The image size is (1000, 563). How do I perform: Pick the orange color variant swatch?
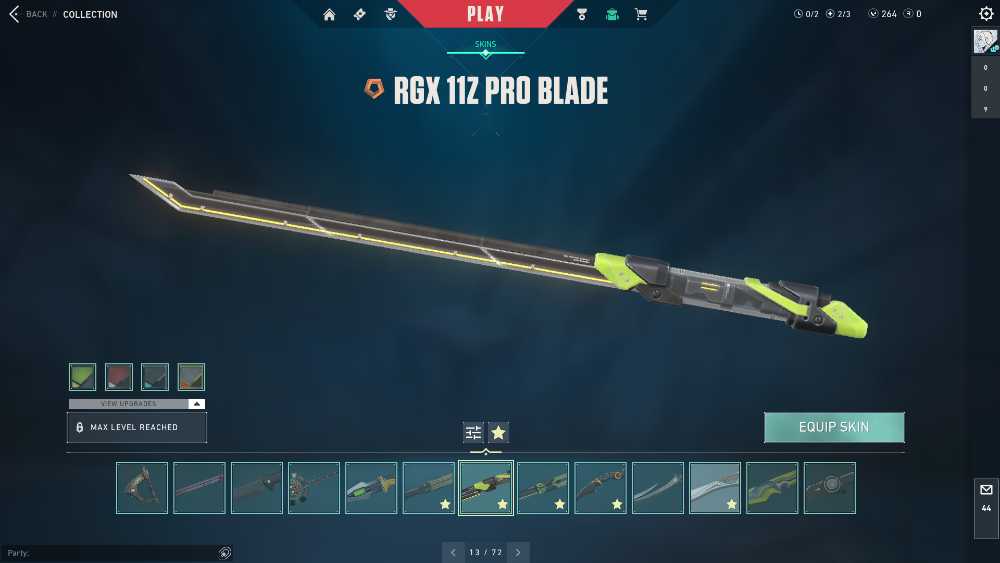[x=191, y=377]
